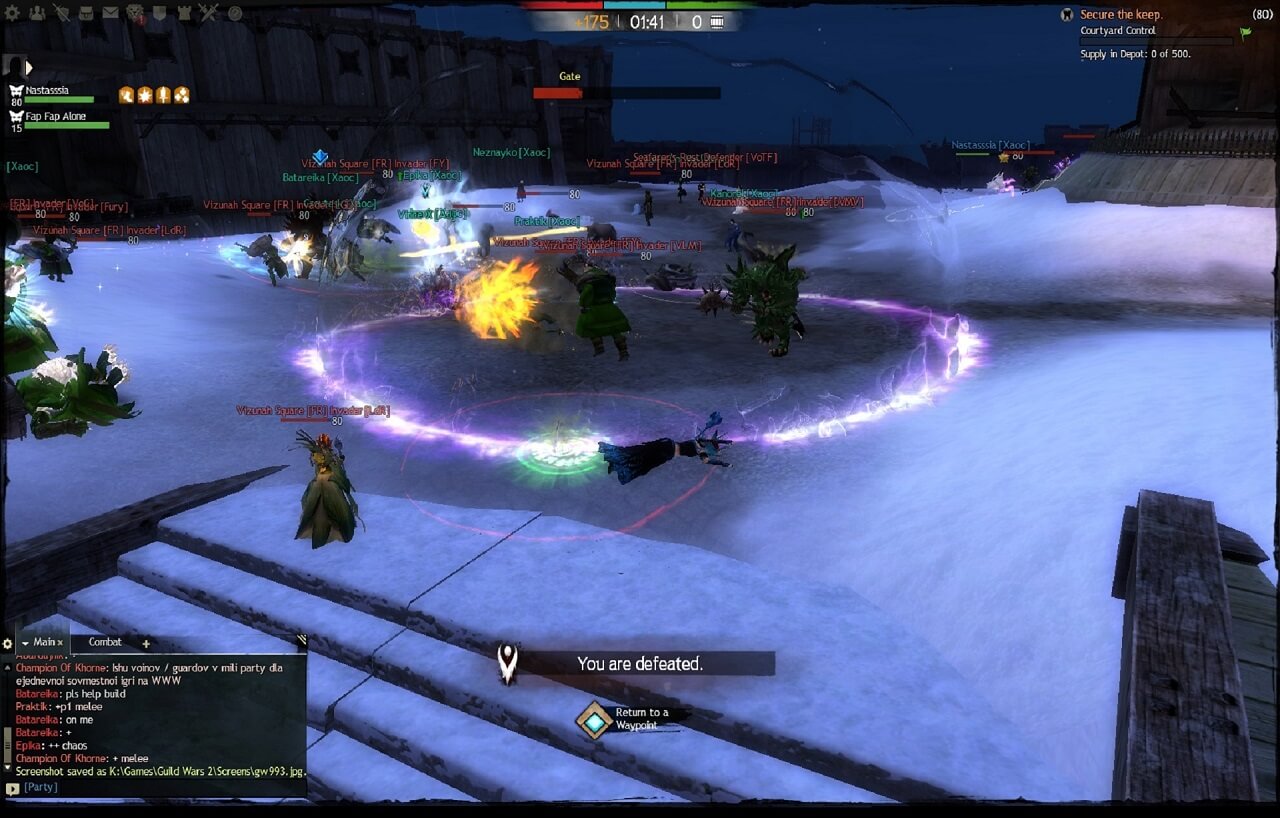Open the Secure the keep objective tracker

click(1120, 15)
